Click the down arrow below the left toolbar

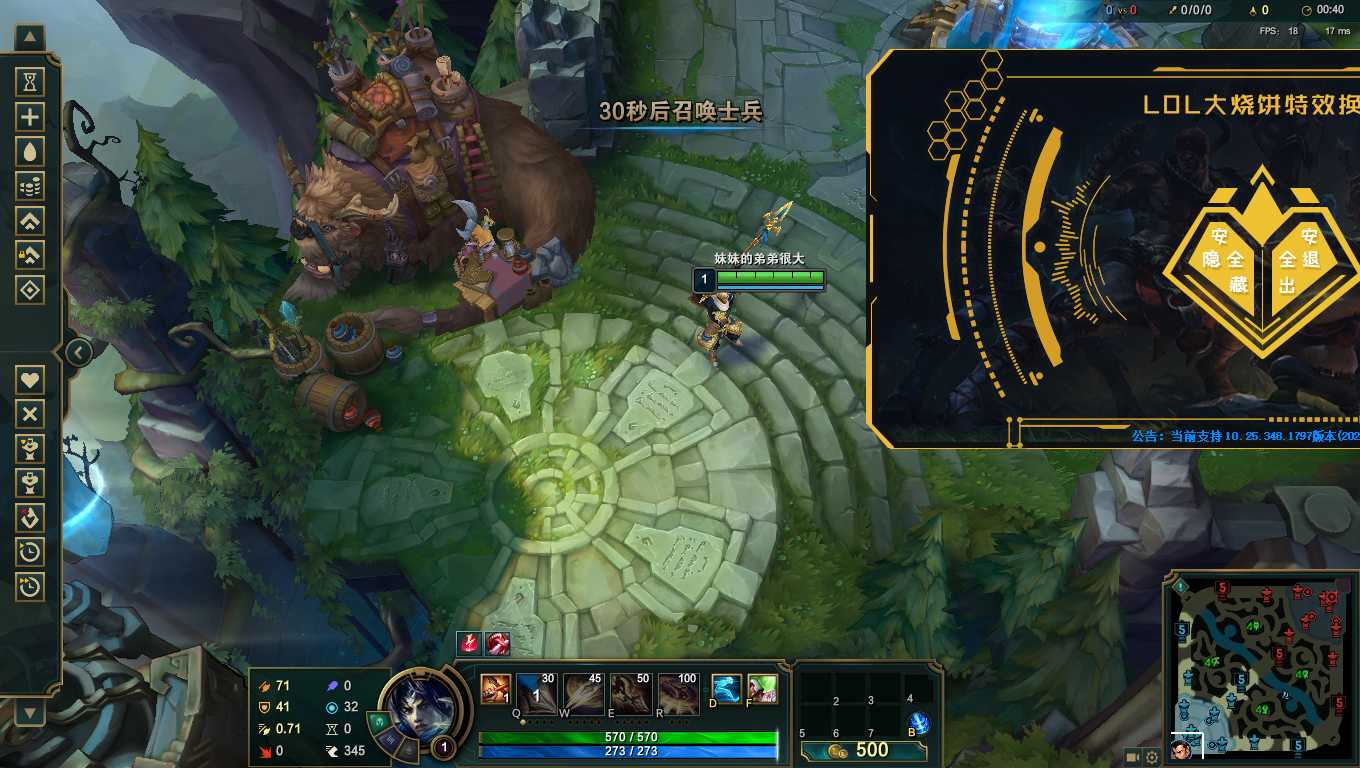(x=30, y=712)
